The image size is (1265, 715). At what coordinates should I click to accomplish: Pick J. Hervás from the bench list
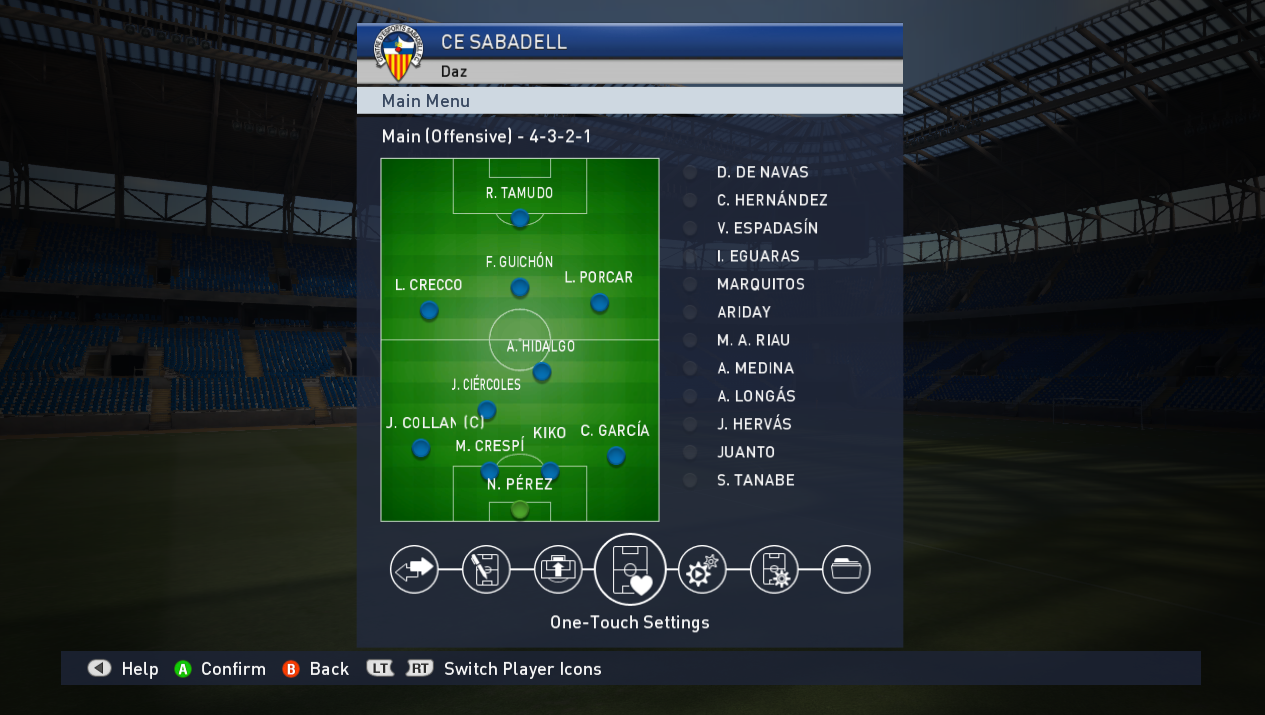[753, 424]
